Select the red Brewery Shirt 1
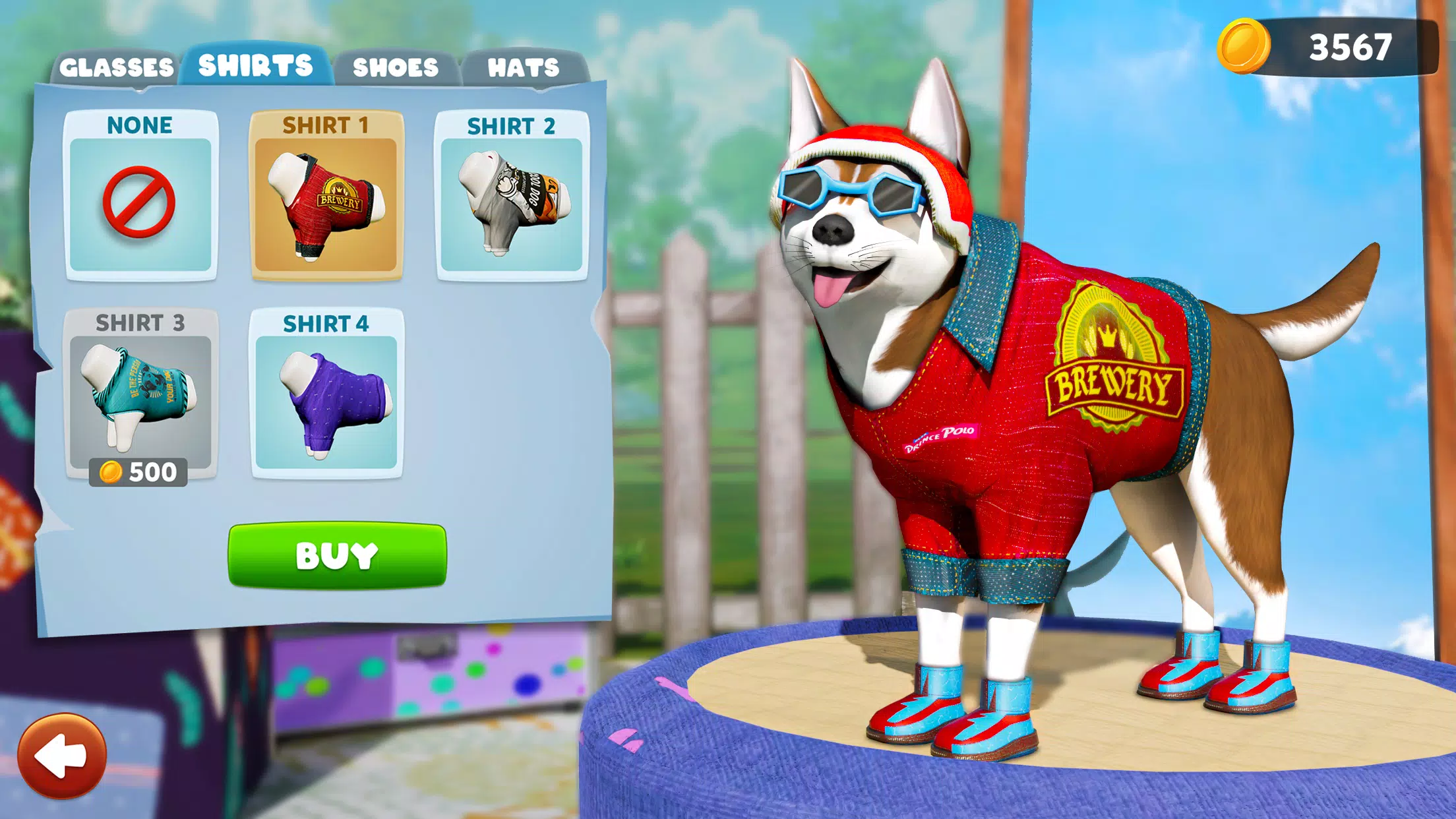The height and width of the screenshot is (819, 1456). 326,197
